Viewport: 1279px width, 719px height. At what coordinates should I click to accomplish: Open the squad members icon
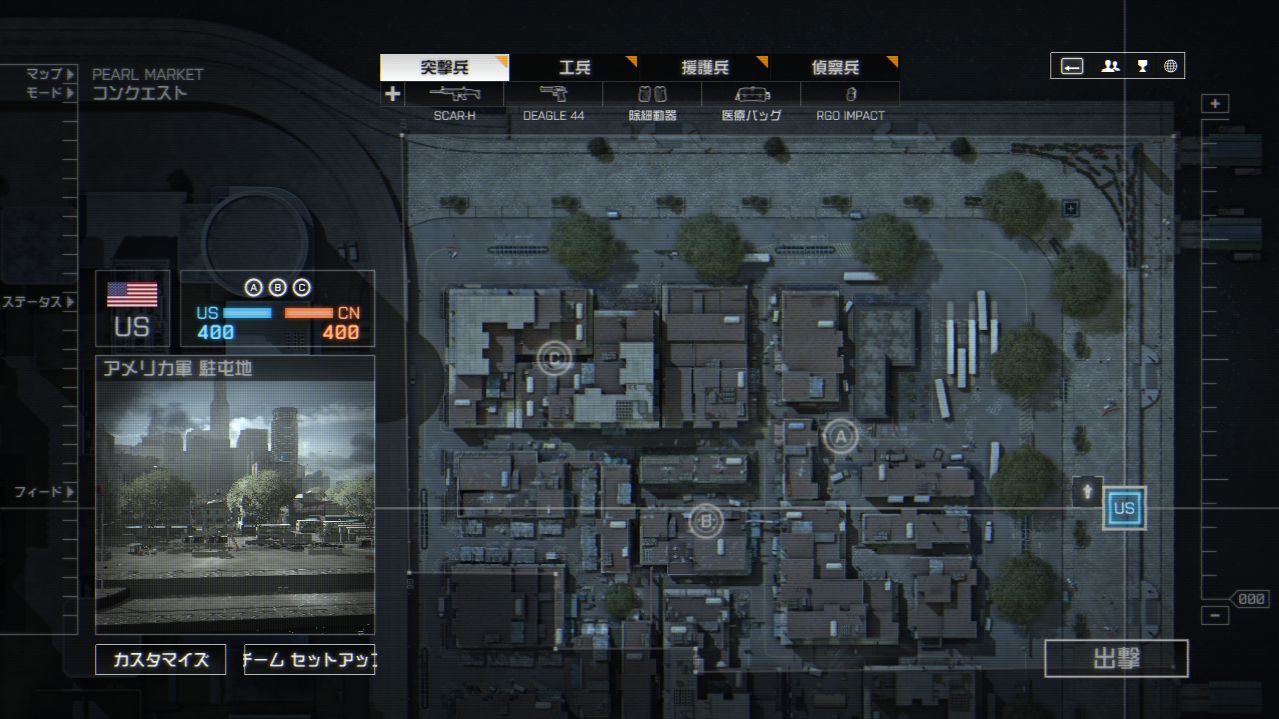1110,67
